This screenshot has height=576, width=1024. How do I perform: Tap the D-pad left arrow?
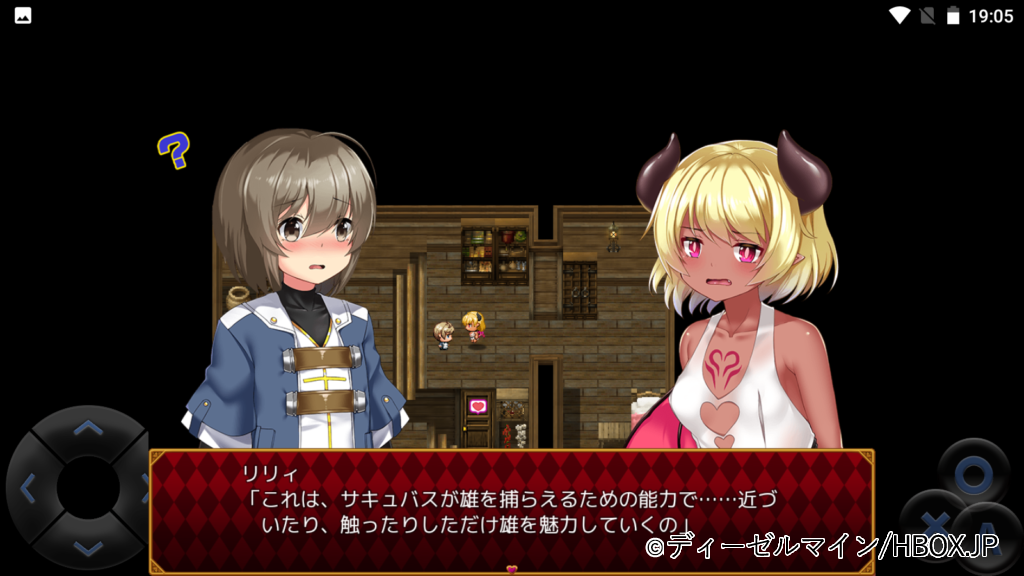(29, 489)
